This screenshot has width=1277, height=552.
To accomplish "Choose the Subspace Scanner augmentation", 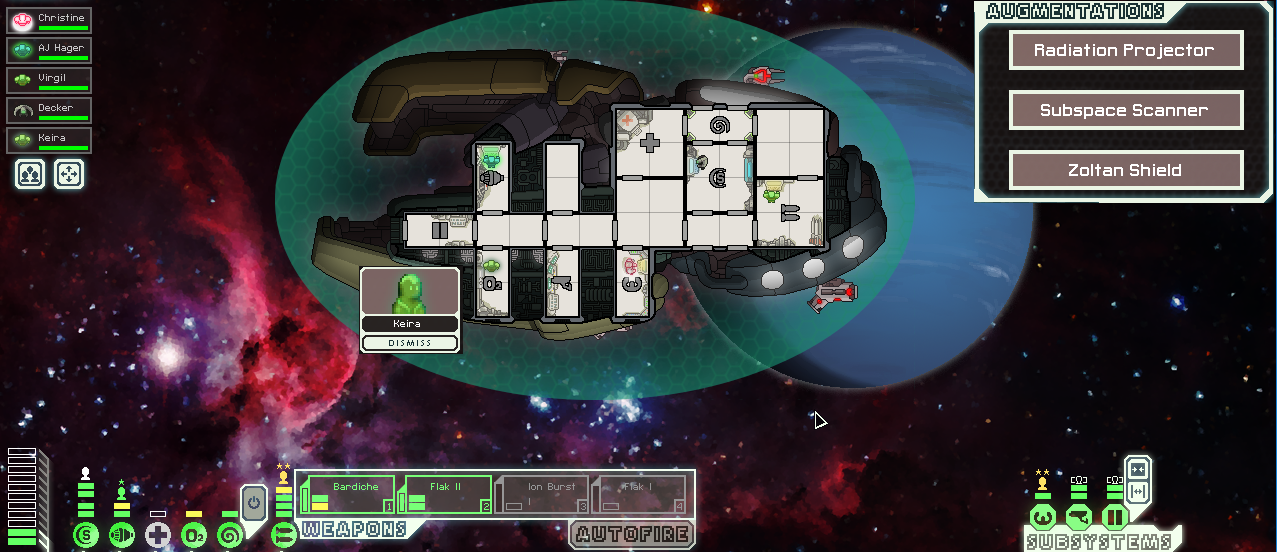I will (1125, 110).
